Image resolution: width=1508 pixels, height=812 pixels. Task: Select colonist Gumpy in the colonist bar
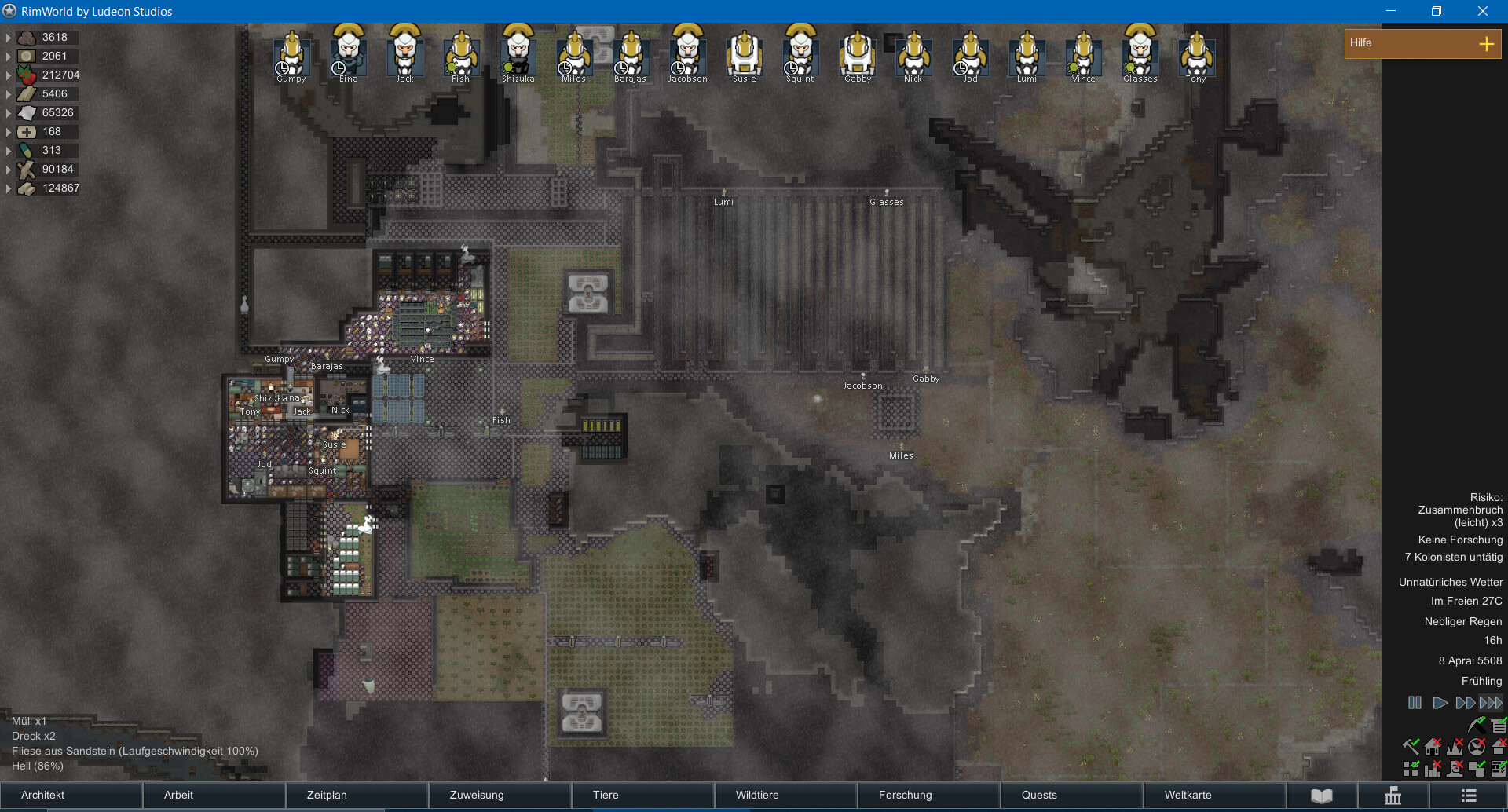291,53
